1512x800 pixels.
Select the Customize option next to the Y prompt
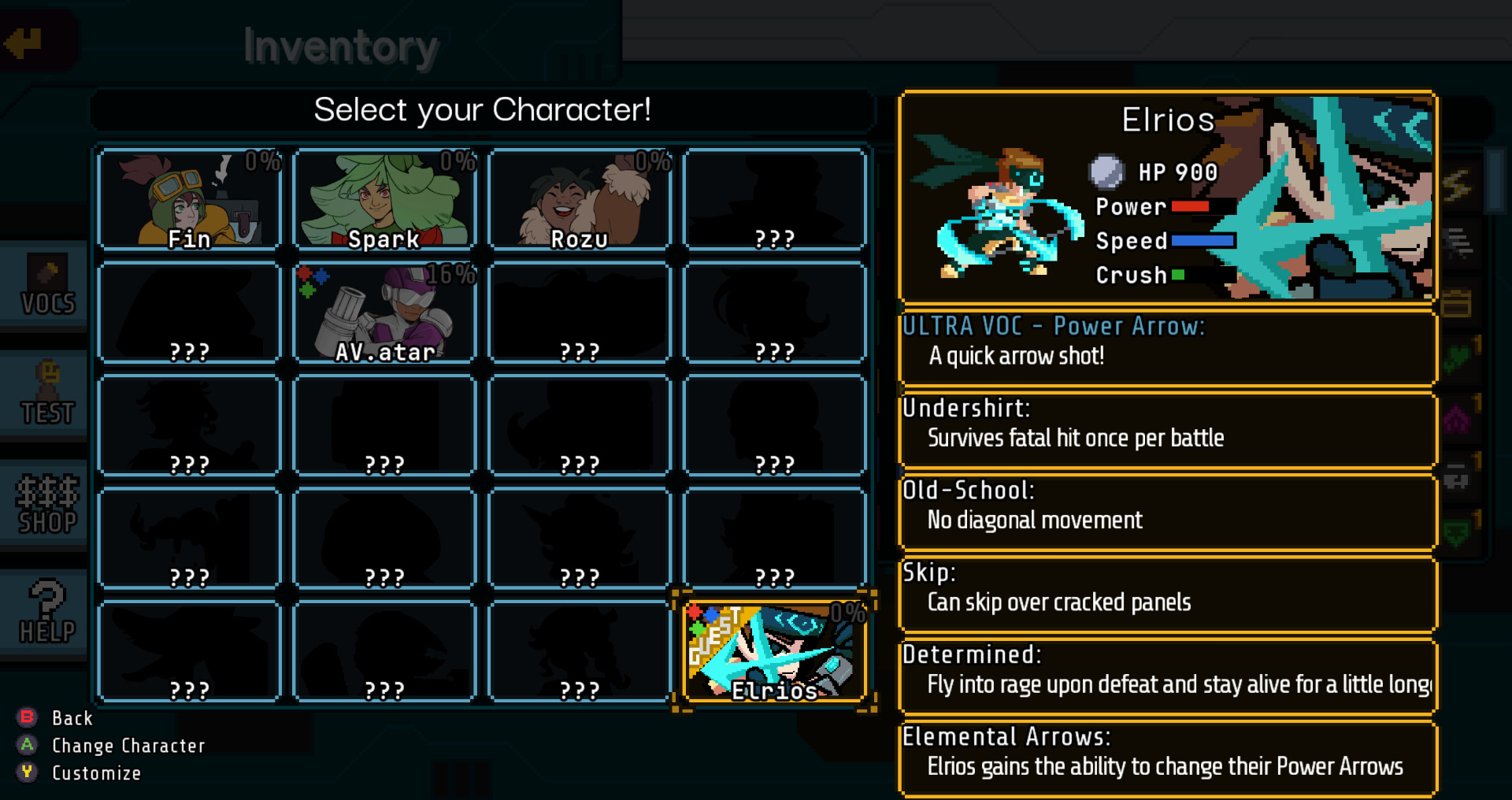pos(94,772)
